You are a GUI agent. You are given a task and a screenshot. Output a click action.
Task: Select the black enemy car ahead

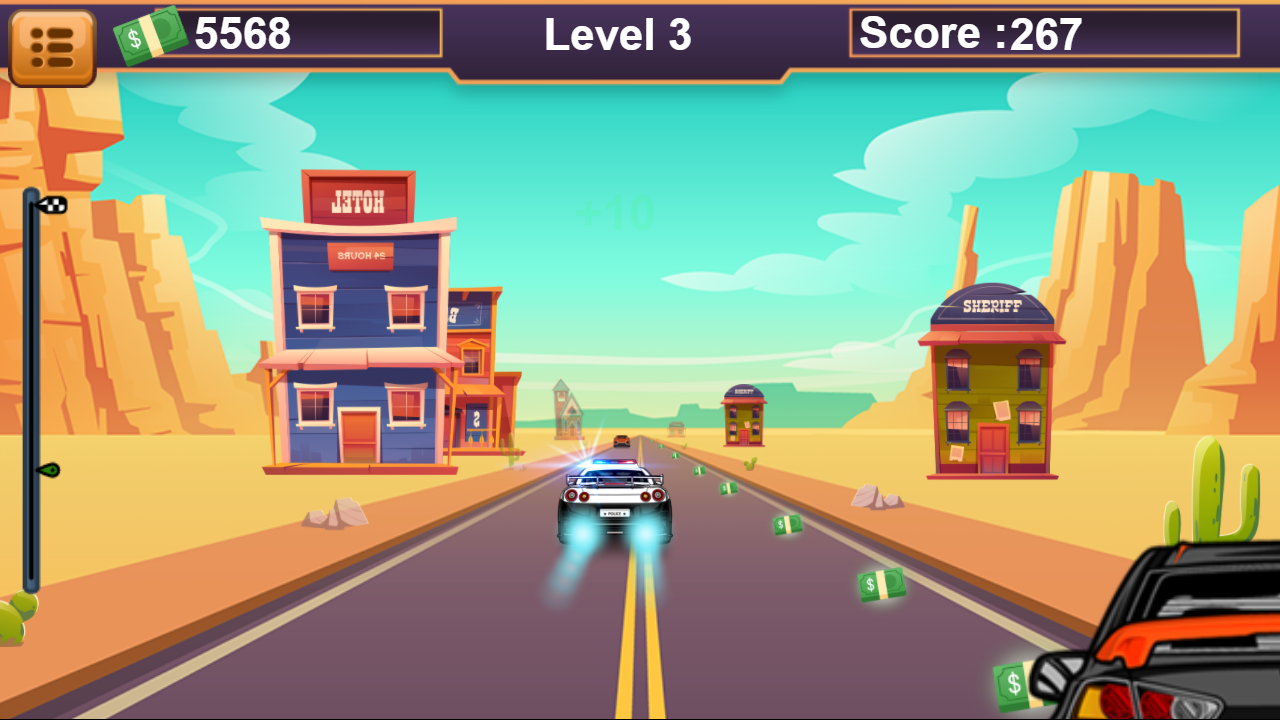620,443
